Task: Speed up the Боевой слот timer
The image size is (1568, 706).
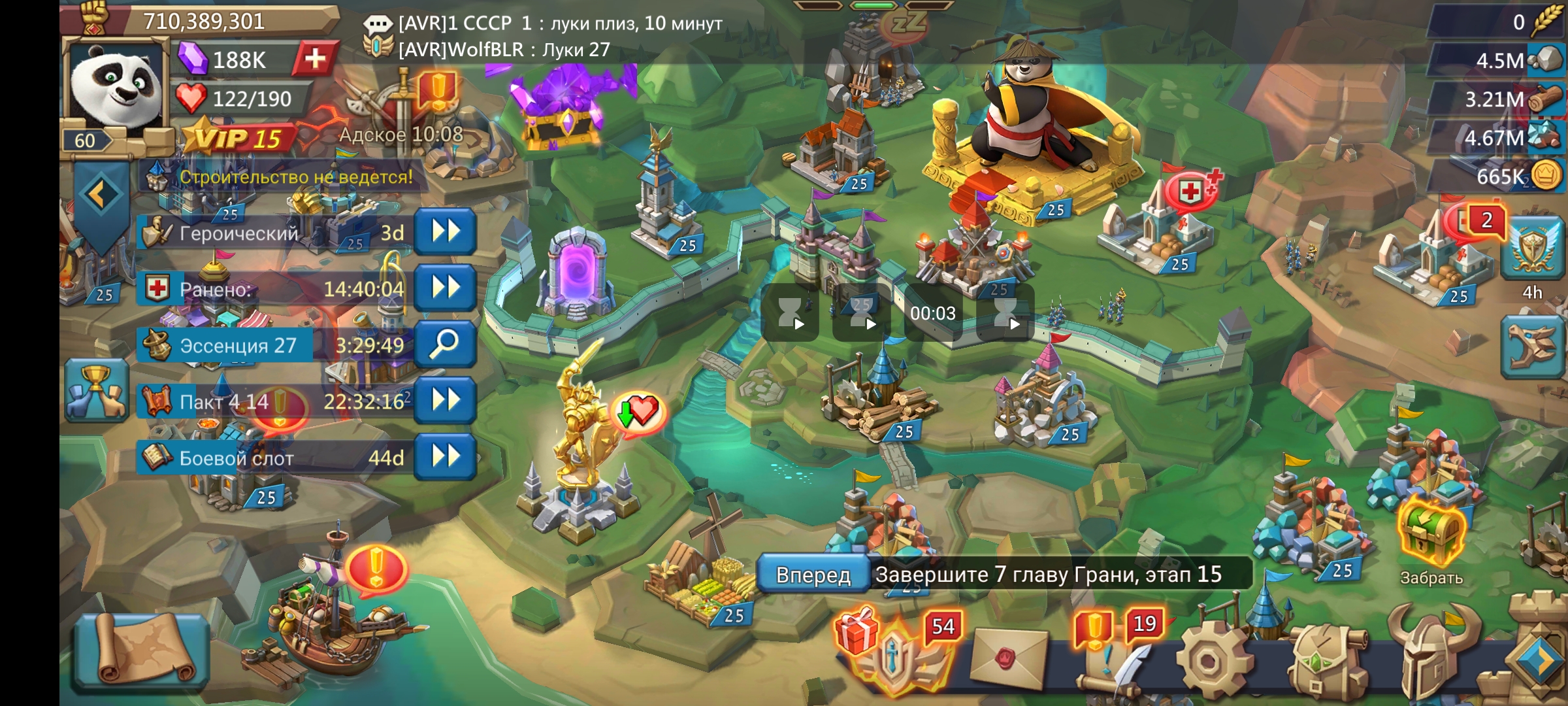Action: [x=445, y=457]
